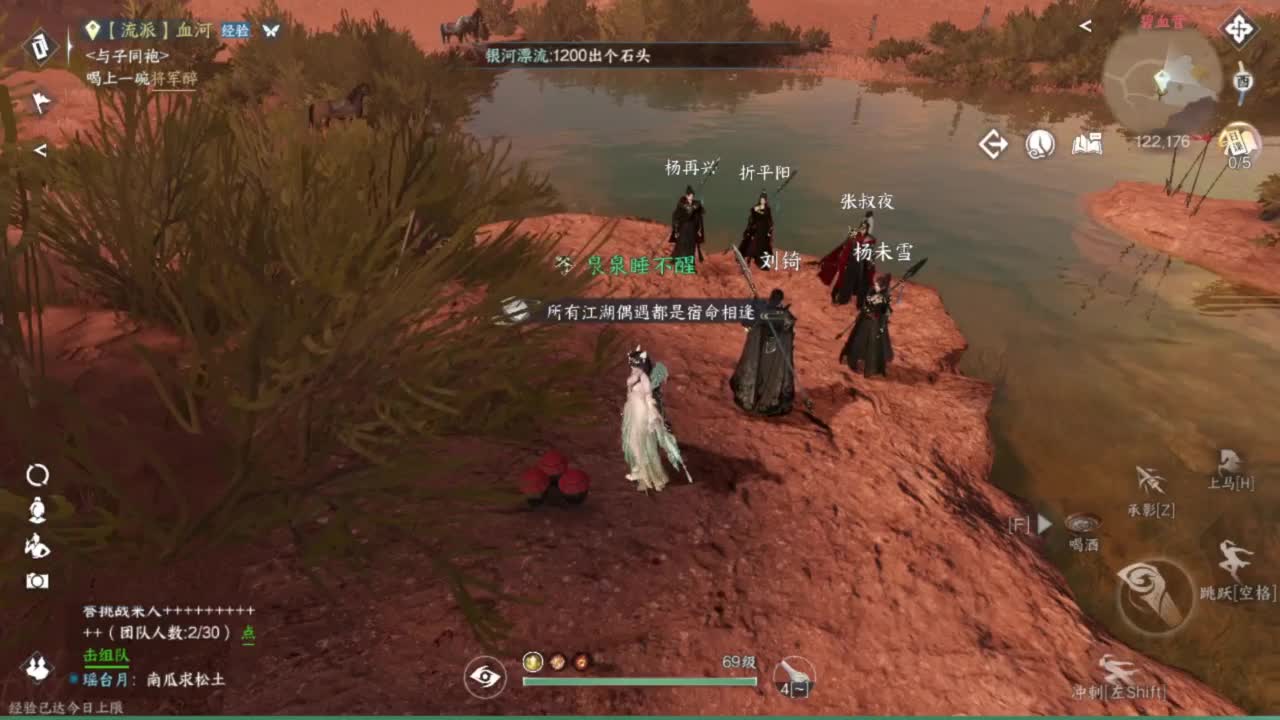Click the gesture hand icon on left sidebar
1280x720 pixels.
[37, 545]
